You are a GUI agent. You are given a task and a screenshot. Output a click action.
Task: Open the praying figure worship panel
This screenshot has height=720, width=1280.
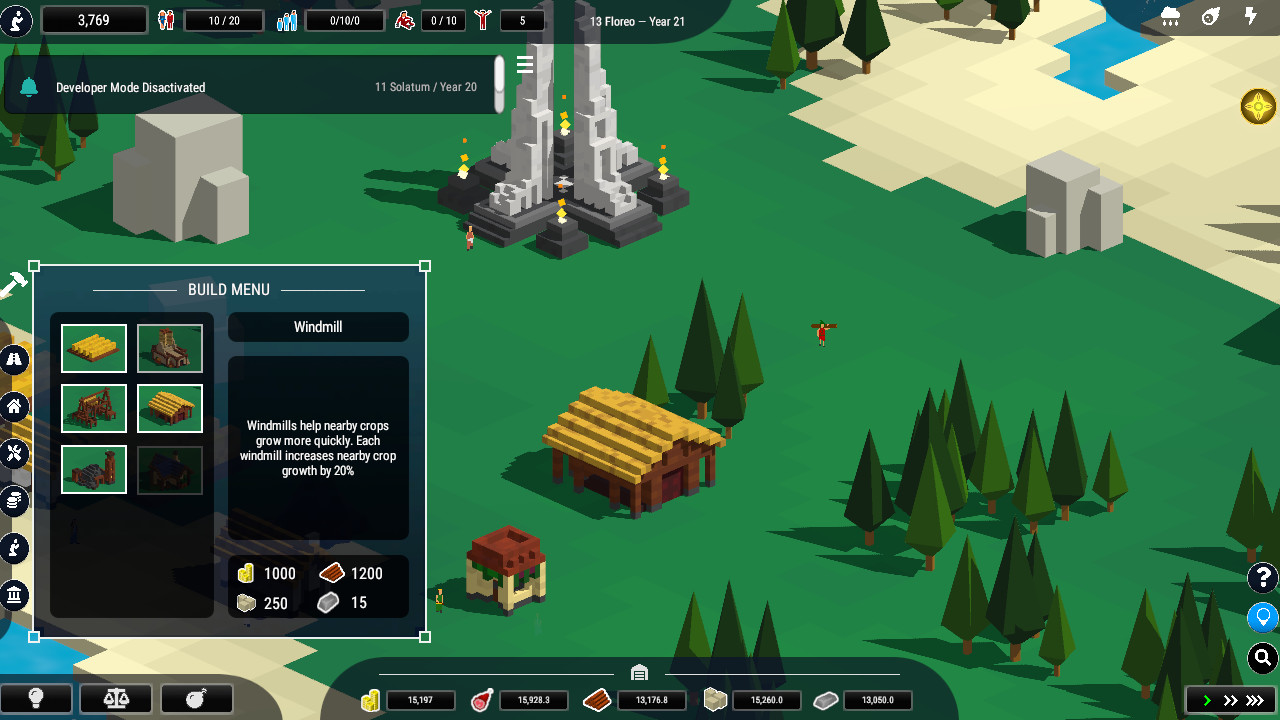pos(14,548)
